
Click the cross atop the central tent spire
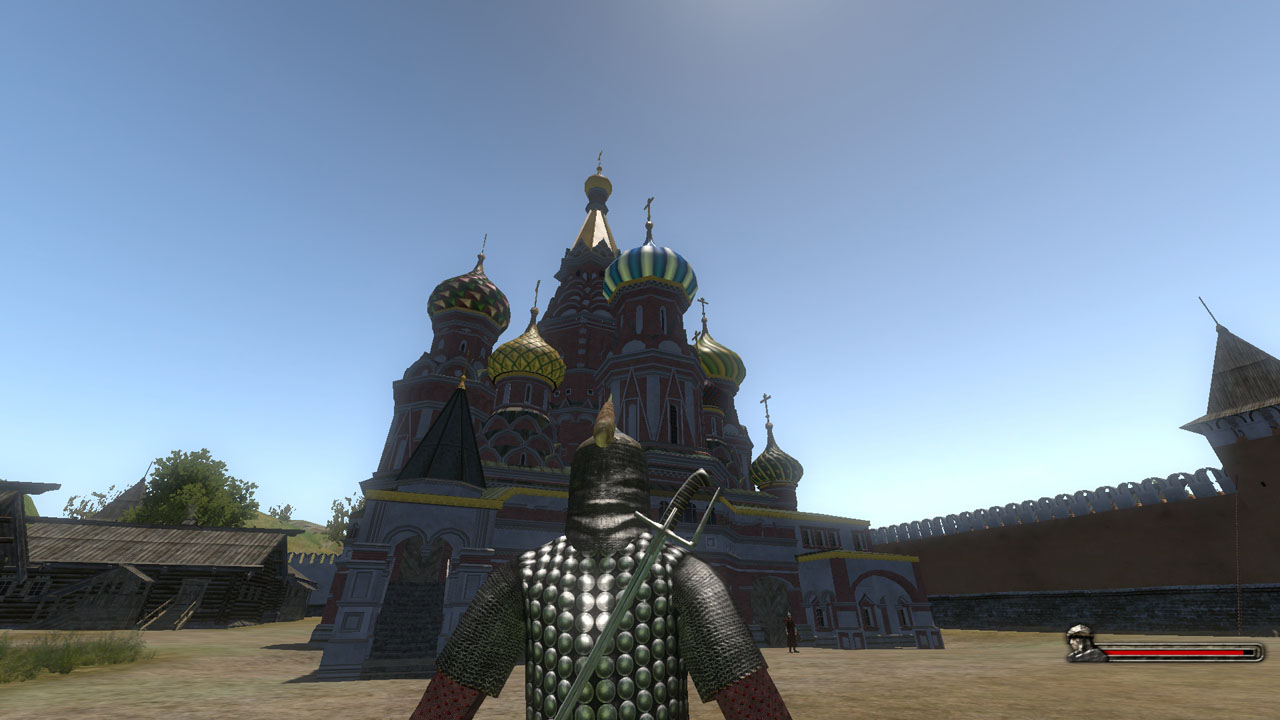pyautogui.click(x=600, y=155)
